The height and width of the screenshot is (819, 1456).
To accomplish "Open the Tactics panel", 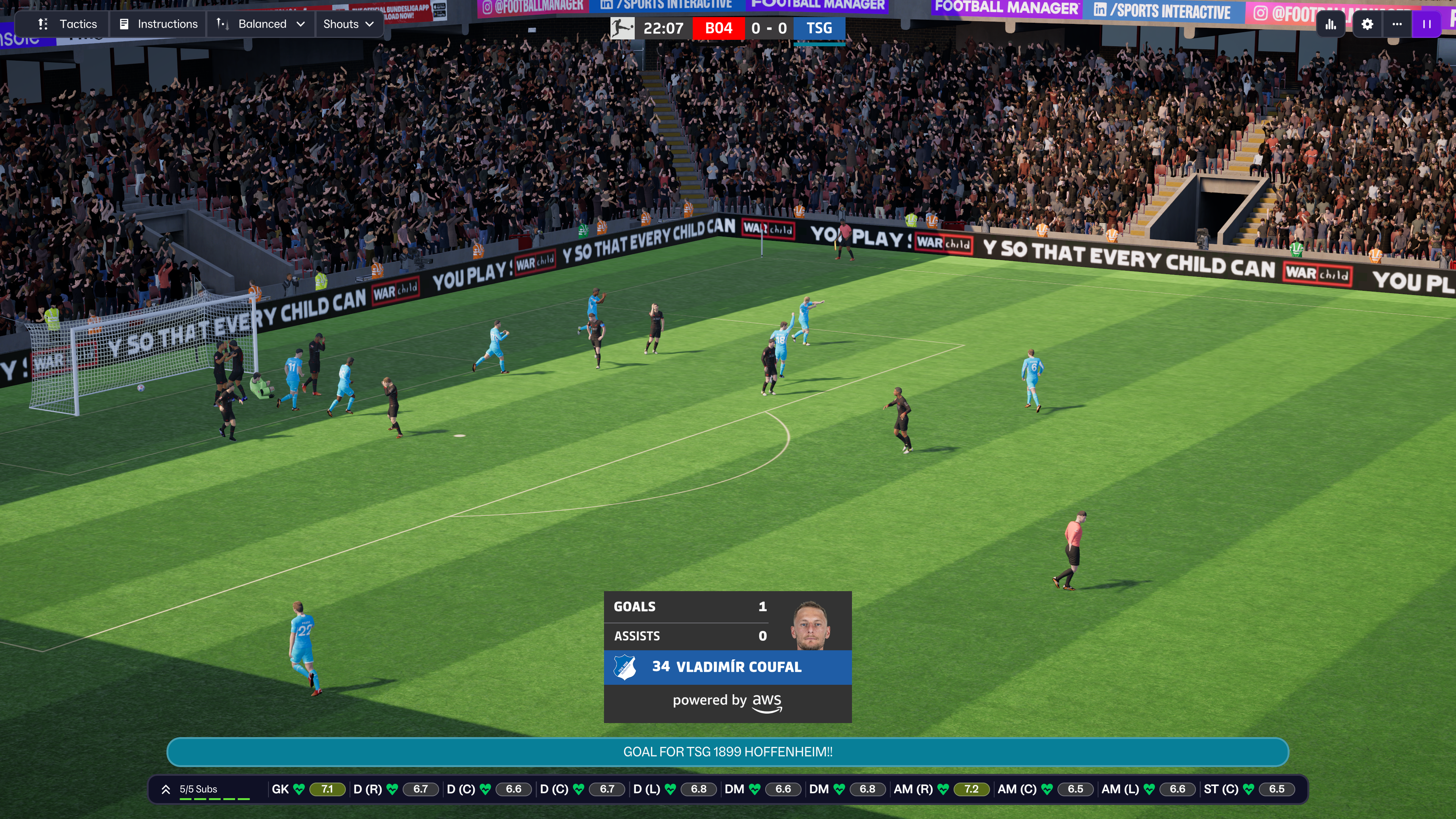I will click(67, 24).
